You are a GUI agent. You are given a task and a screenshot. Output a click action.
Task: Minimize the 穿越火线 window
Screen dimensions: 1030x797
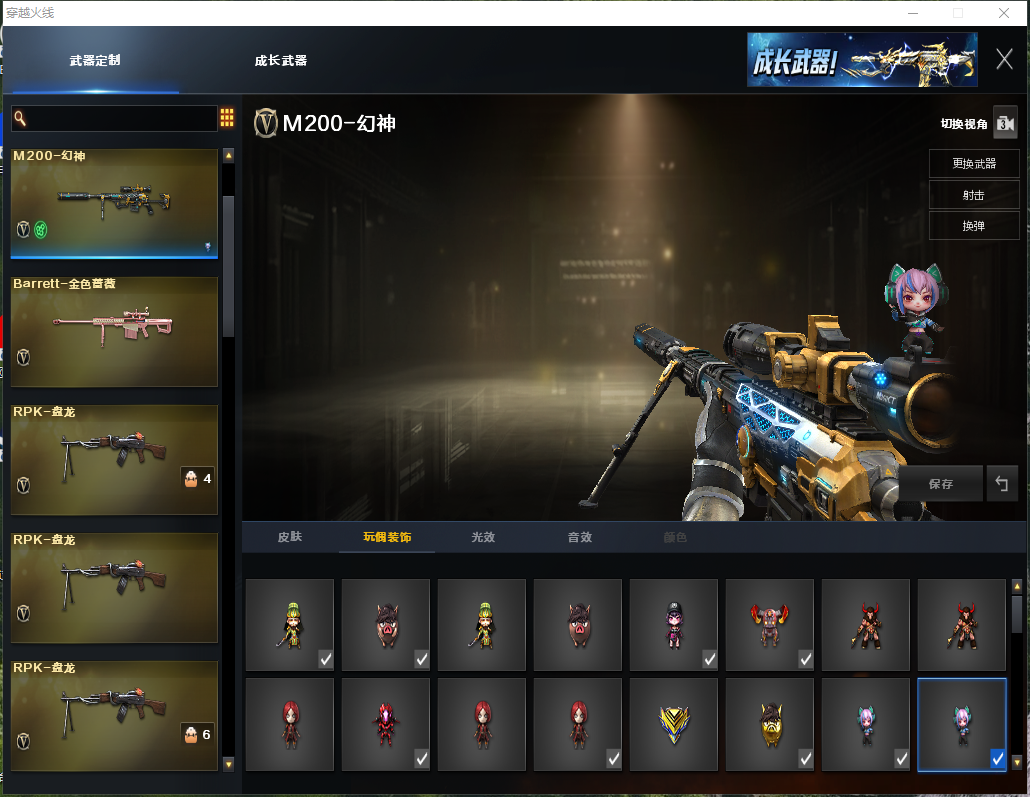pyautogui.click(x=912, y=13)
